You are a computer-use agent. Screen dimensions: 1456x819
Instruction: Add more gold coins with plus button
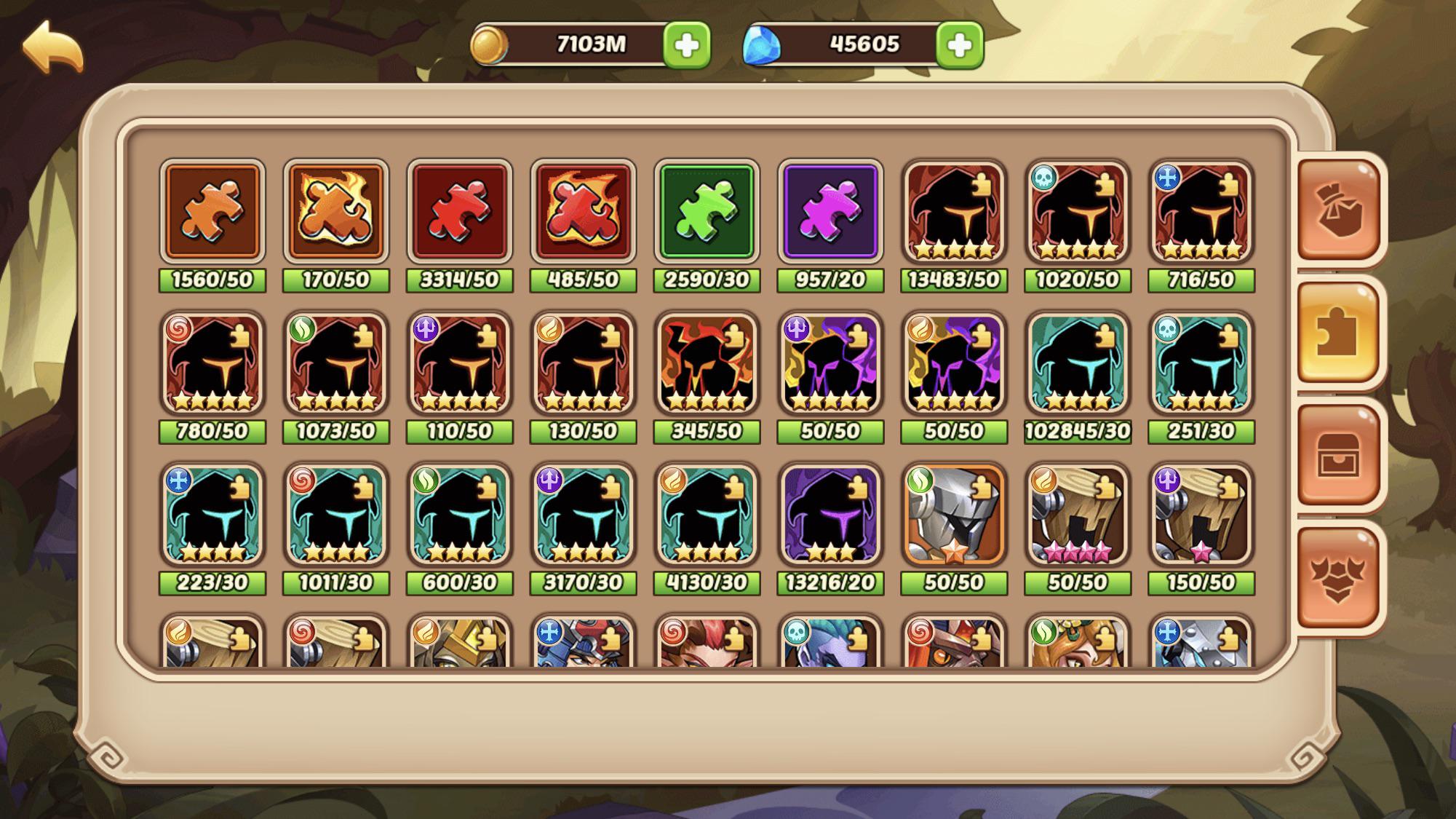click(x=686, y=45)
